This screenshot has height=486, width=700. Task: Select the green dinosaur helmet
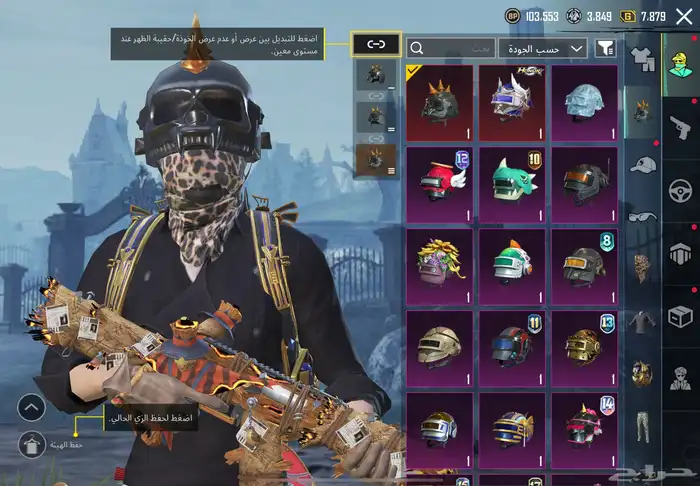click(512, 184)
